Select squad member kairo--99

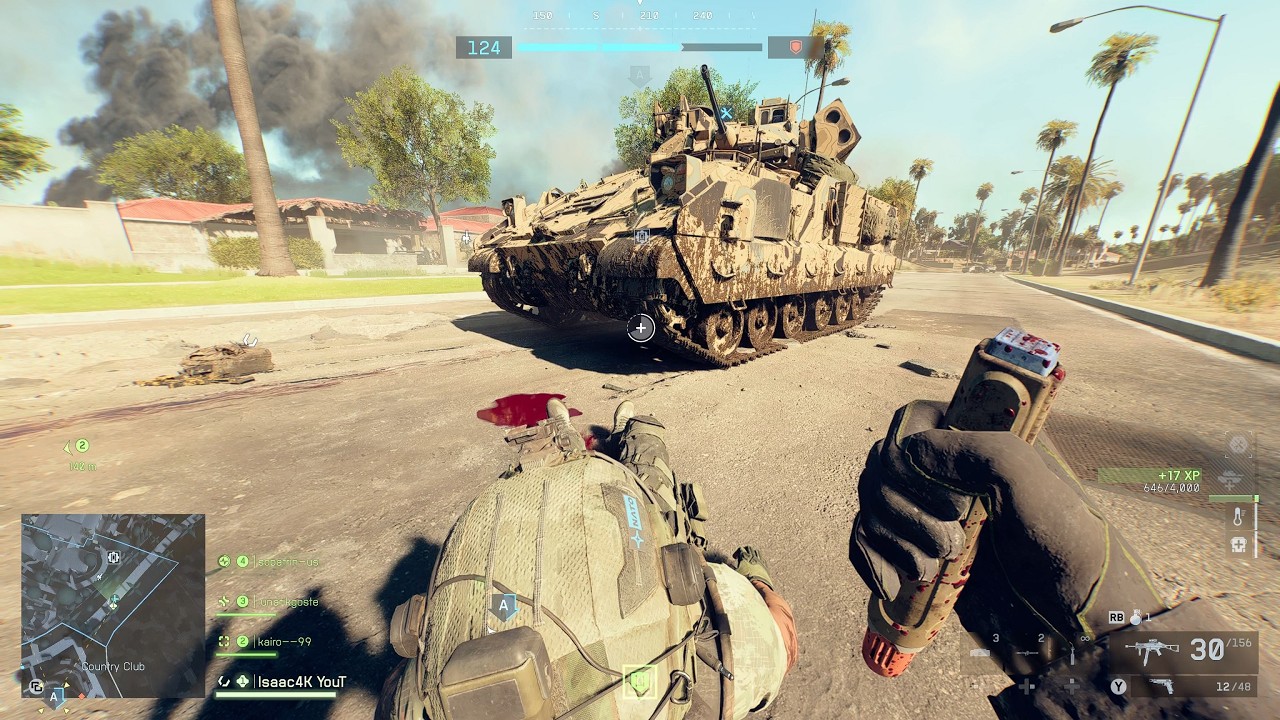tap(283, 641)
